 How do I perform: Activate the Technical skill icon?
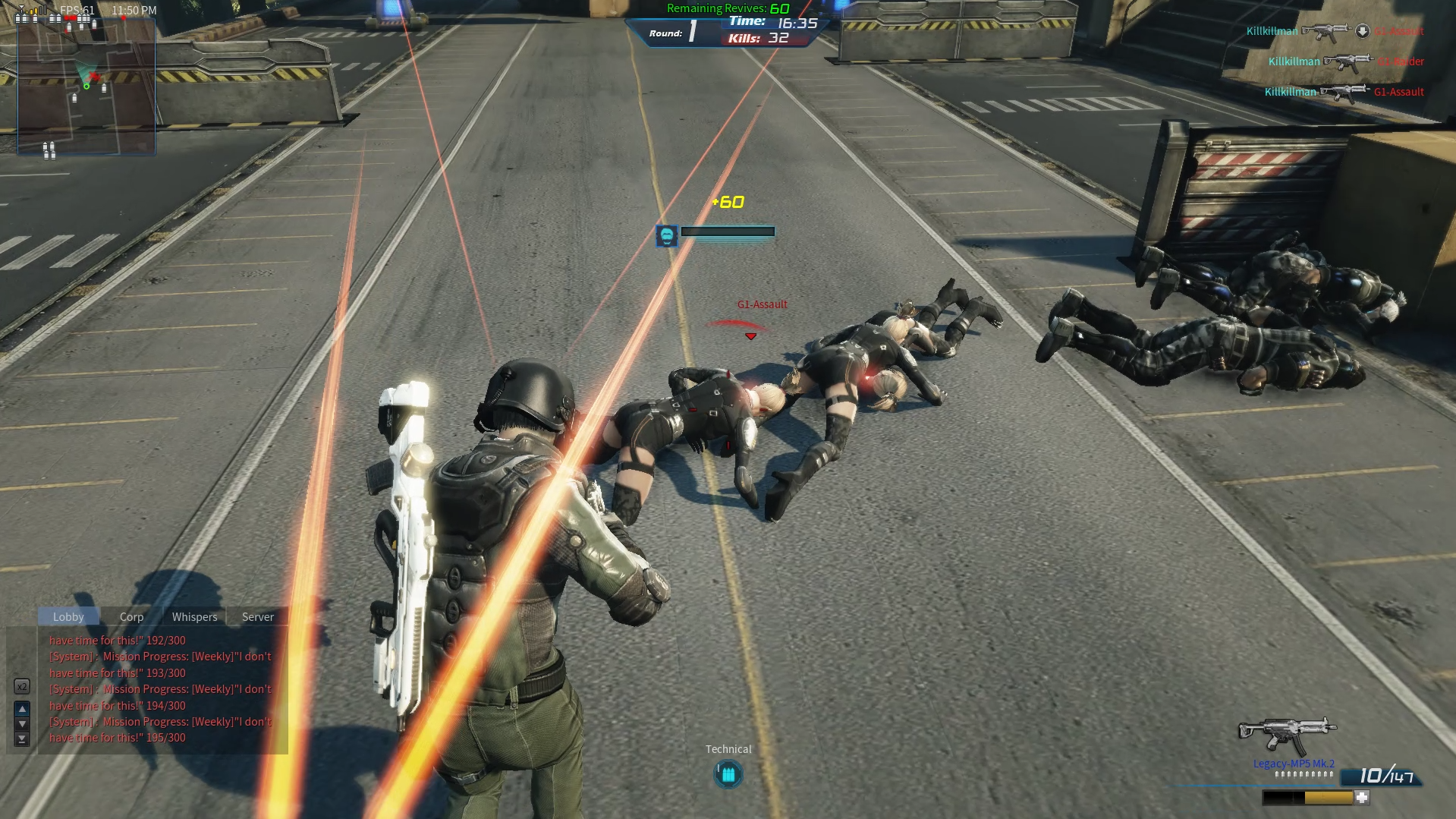point(728,774)
